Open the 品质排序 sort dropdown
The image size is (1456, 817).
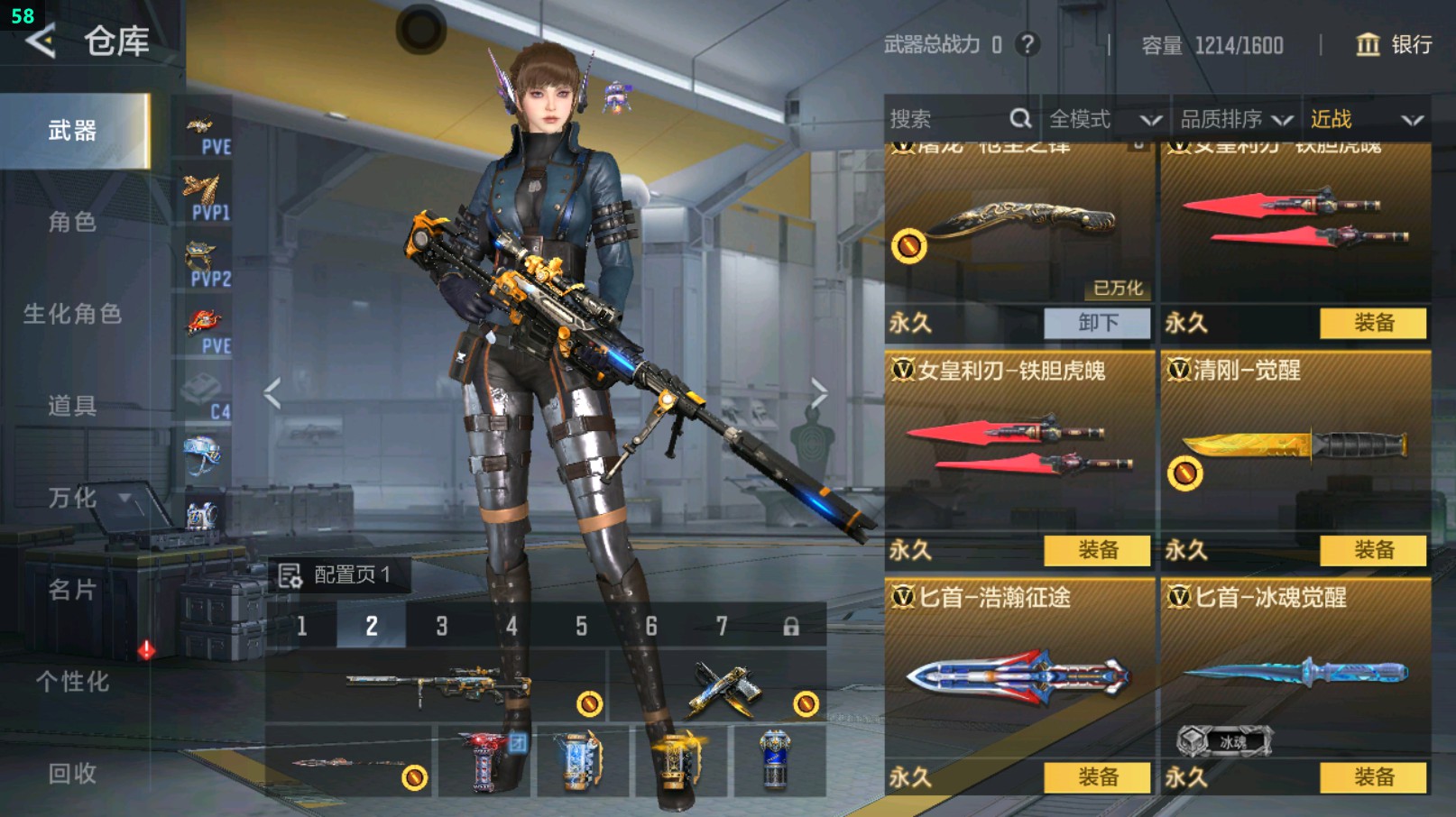tap(1235, 119)
